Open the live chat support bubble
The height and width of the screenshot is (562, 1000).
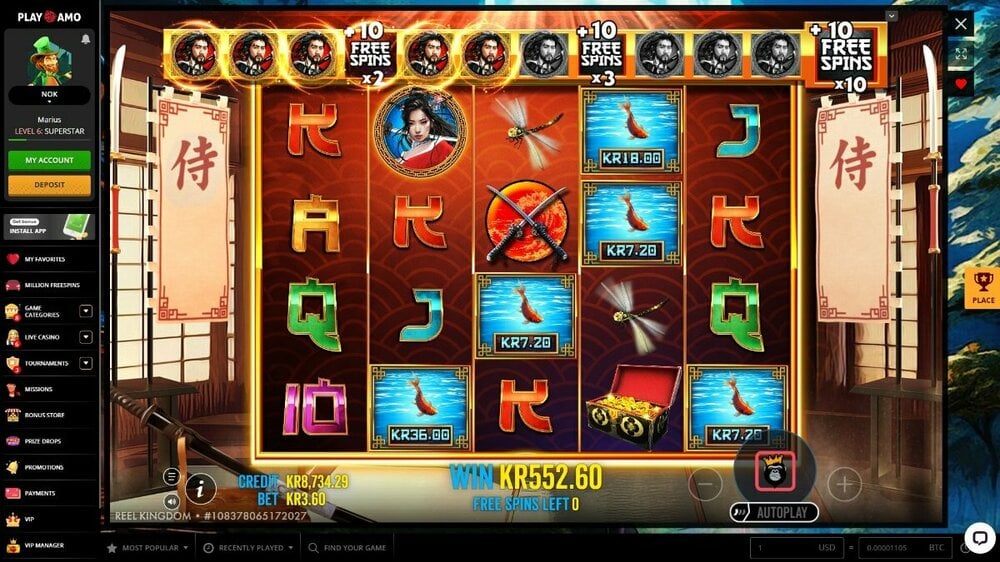979,538
